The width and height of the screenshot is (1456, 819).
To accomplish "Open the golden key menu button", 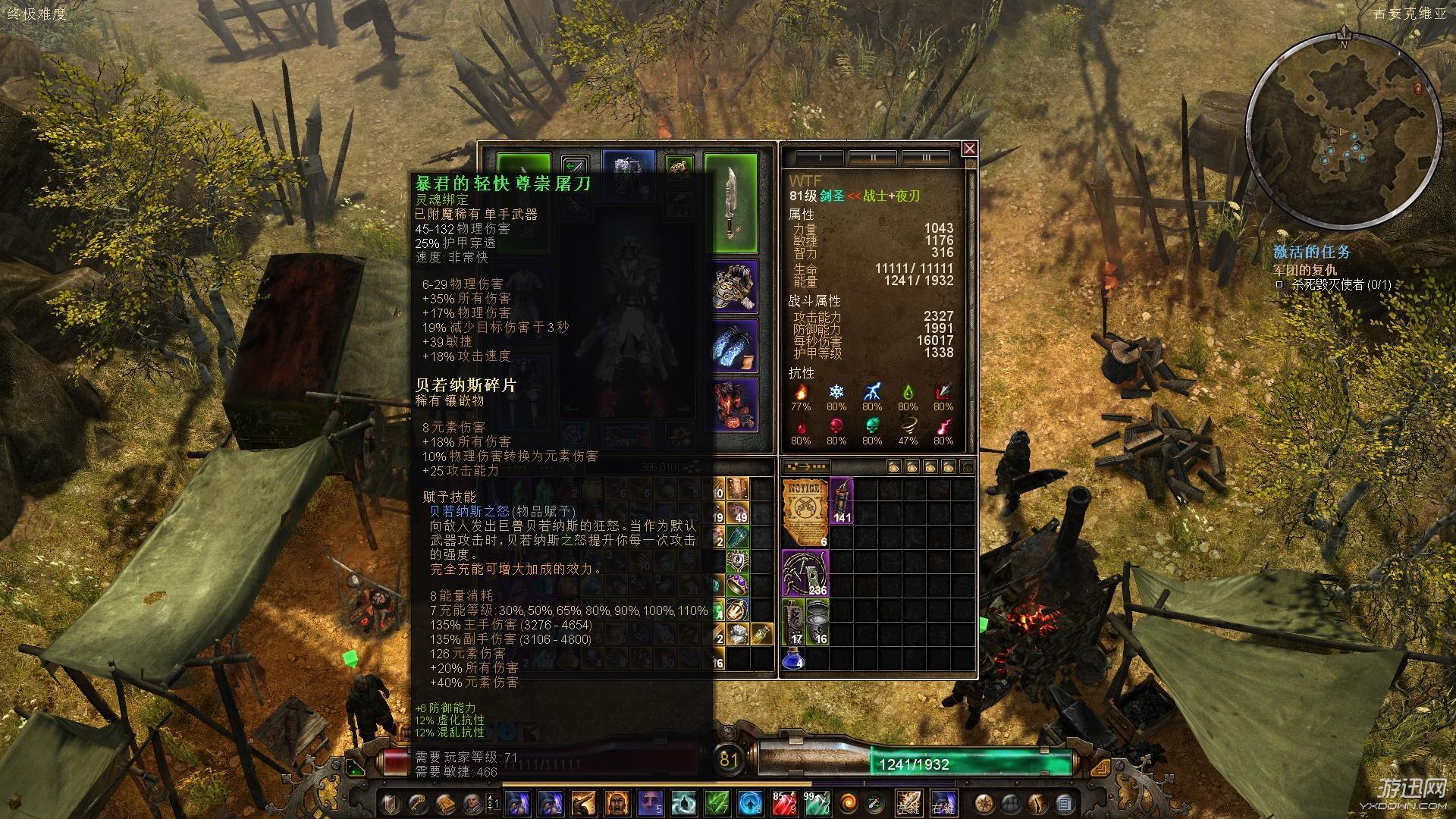I will coord(419,803).
